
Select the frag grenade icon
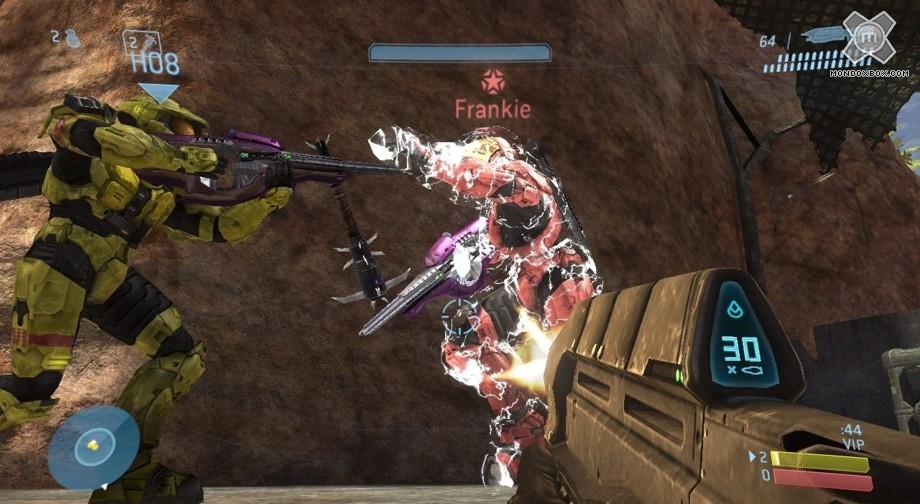pyautogui.click(x=73, y=37)
